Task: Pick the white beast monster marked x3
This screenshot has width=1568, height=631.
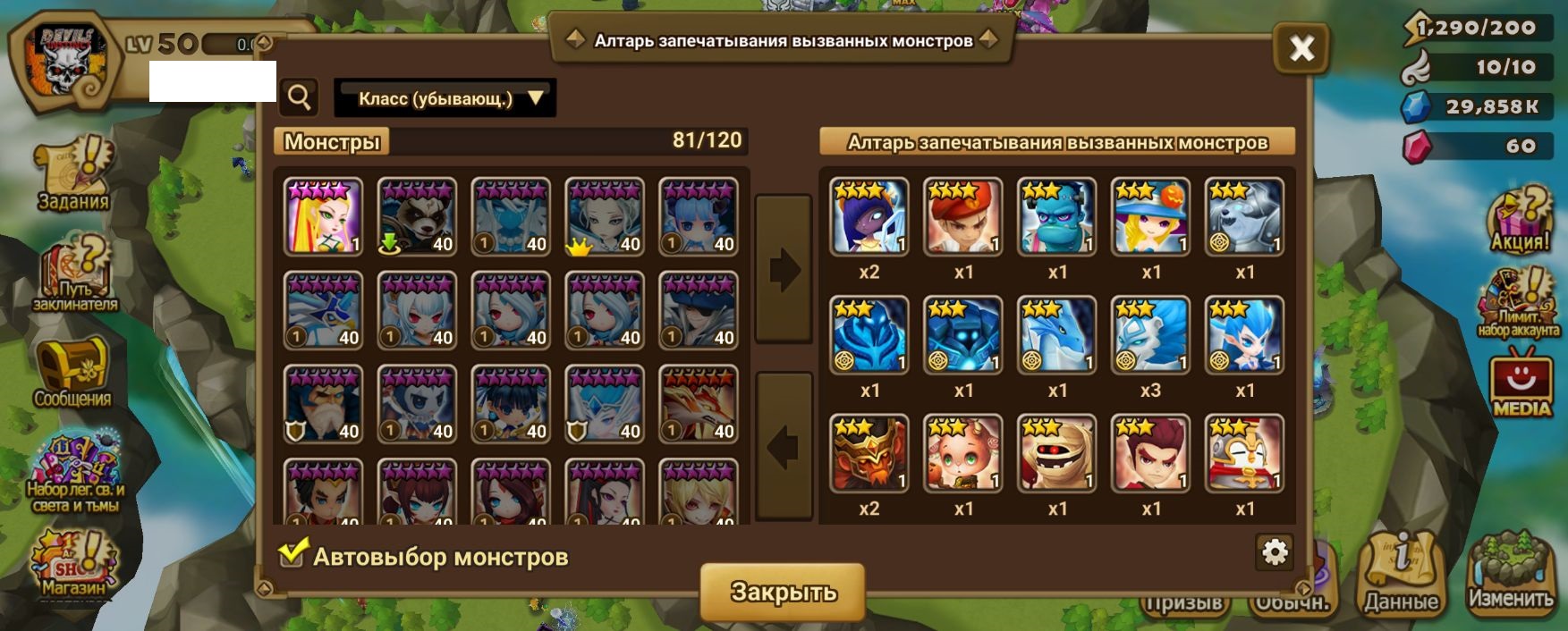Action: pos(1150,335)
